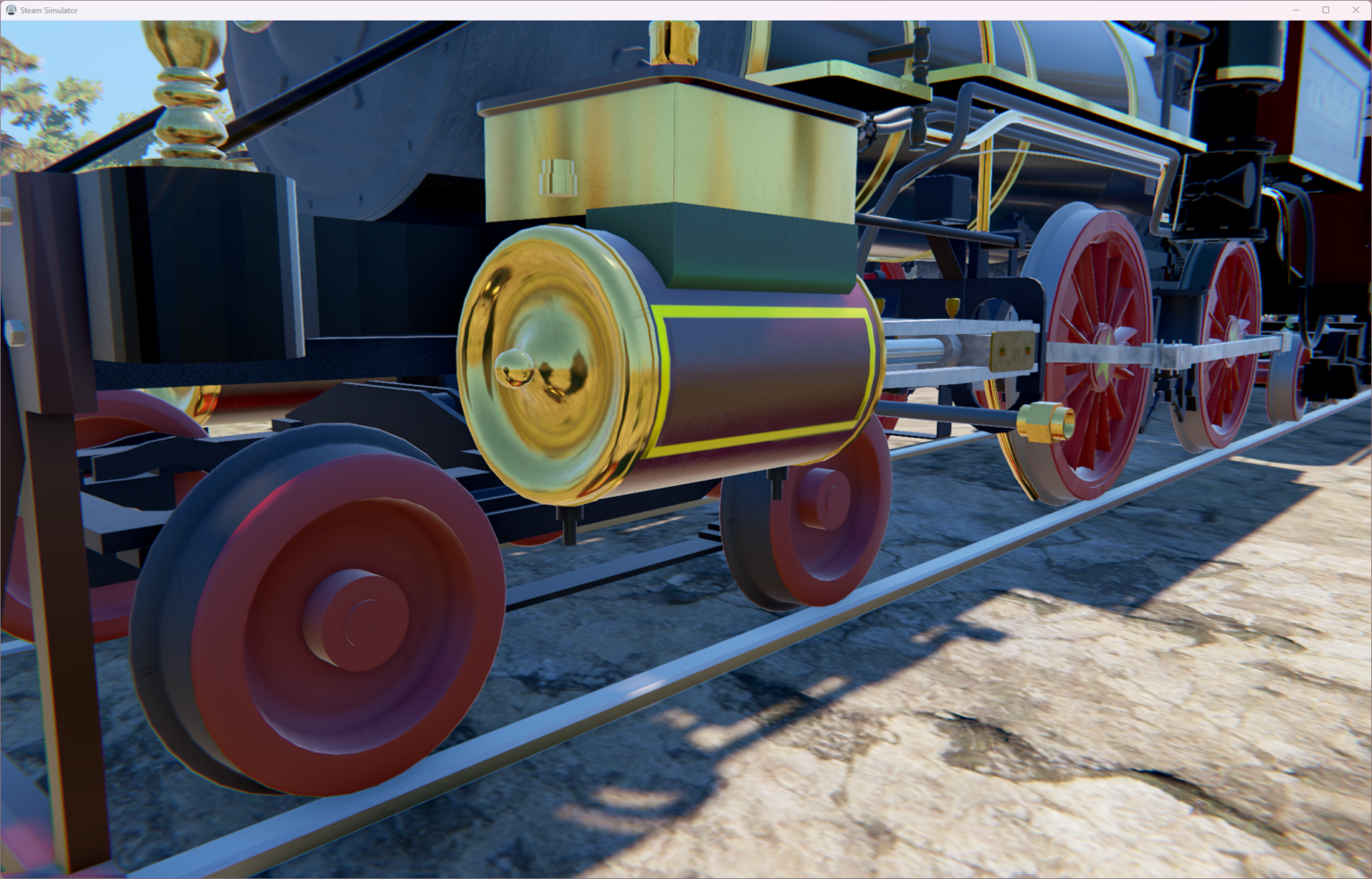Click the Steam Simulator title bar icon

(x=10, y=9)
